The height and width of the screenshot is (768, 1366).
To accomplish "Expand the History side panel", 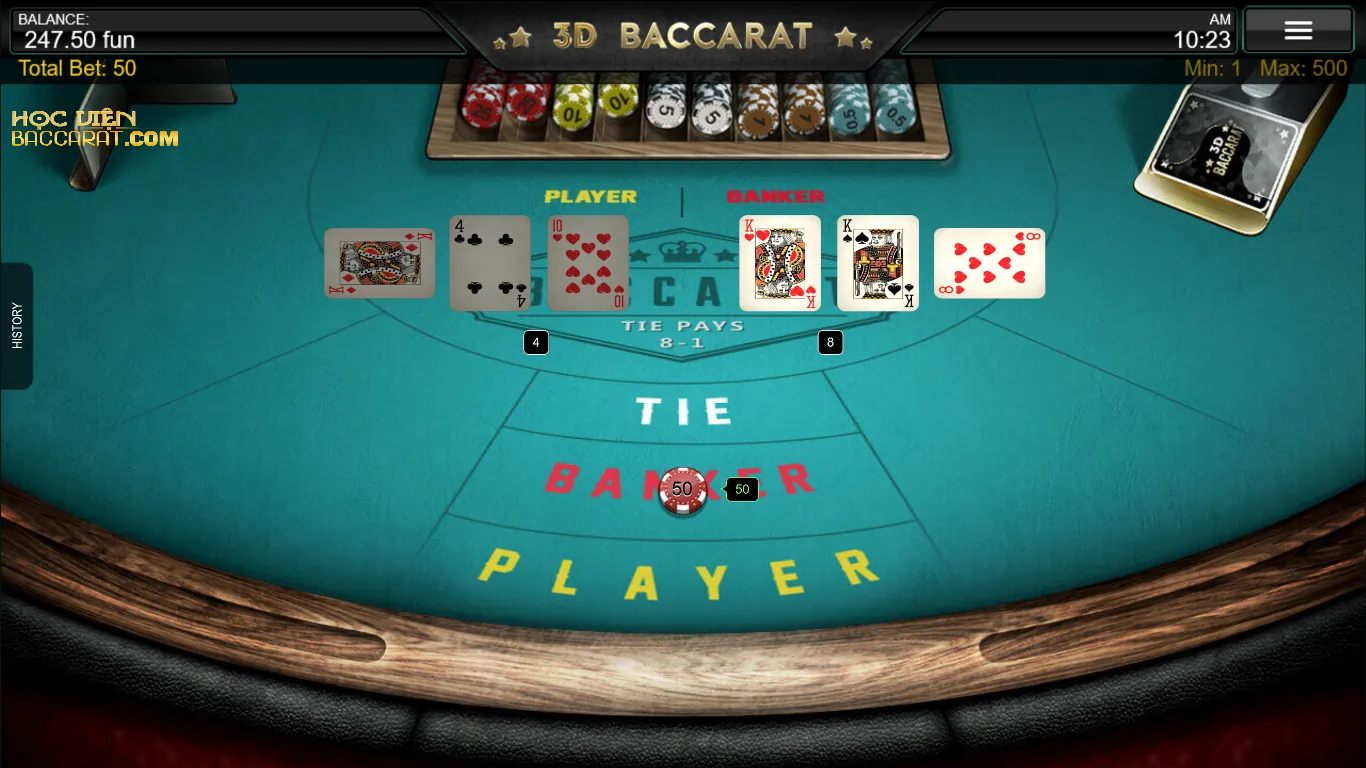I will pyautogui.click(x=17, y=326).
